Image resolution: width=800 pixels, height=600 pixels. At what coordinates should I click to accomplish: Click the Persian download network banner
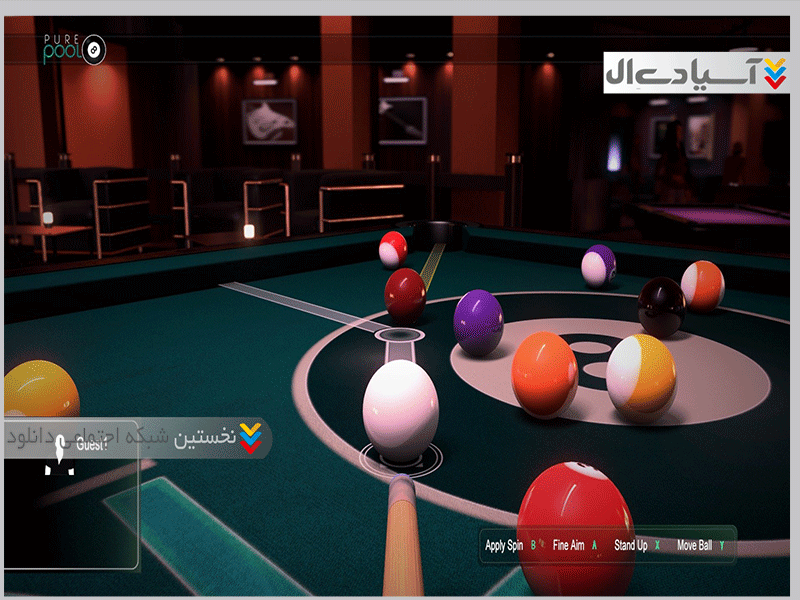pos(137,438)
